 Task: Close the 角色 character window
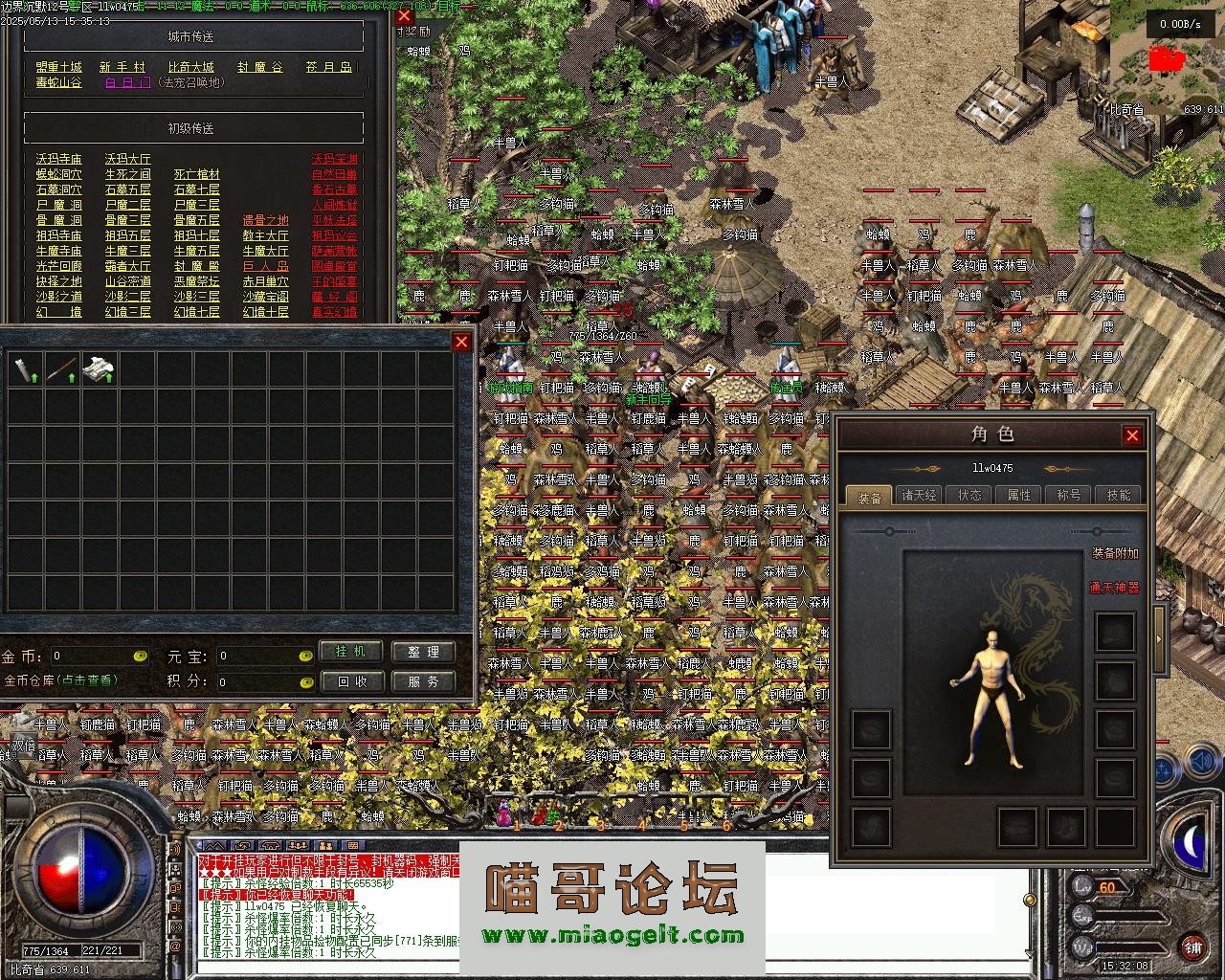click(1132, 436)
